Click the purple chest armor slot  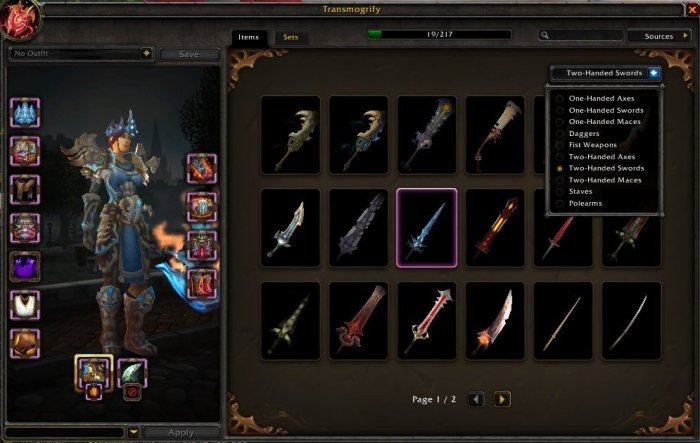[x=24, y=267]
